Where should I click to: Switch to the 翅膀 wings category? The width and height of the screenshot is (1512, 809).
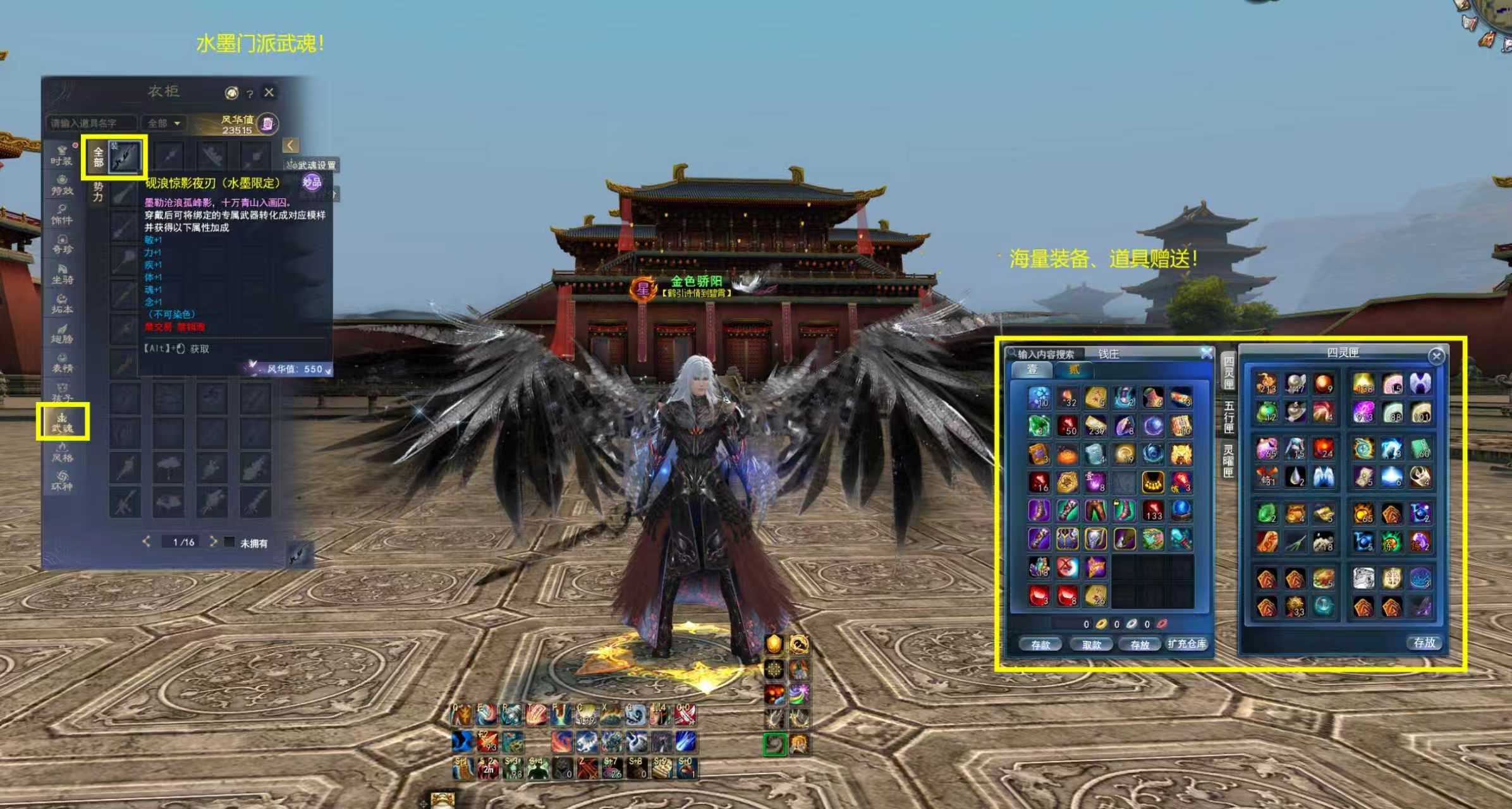62,334
